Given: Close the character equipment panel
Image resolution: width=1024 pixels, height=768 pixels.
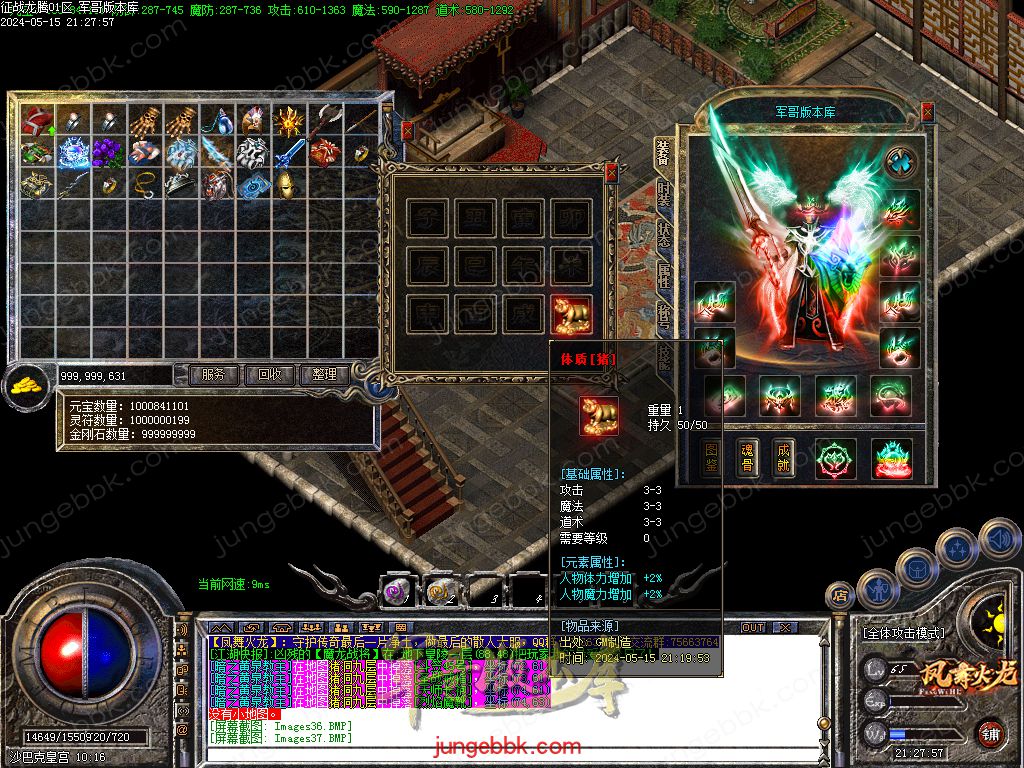Looking at the screenshot, I should 927,112.
